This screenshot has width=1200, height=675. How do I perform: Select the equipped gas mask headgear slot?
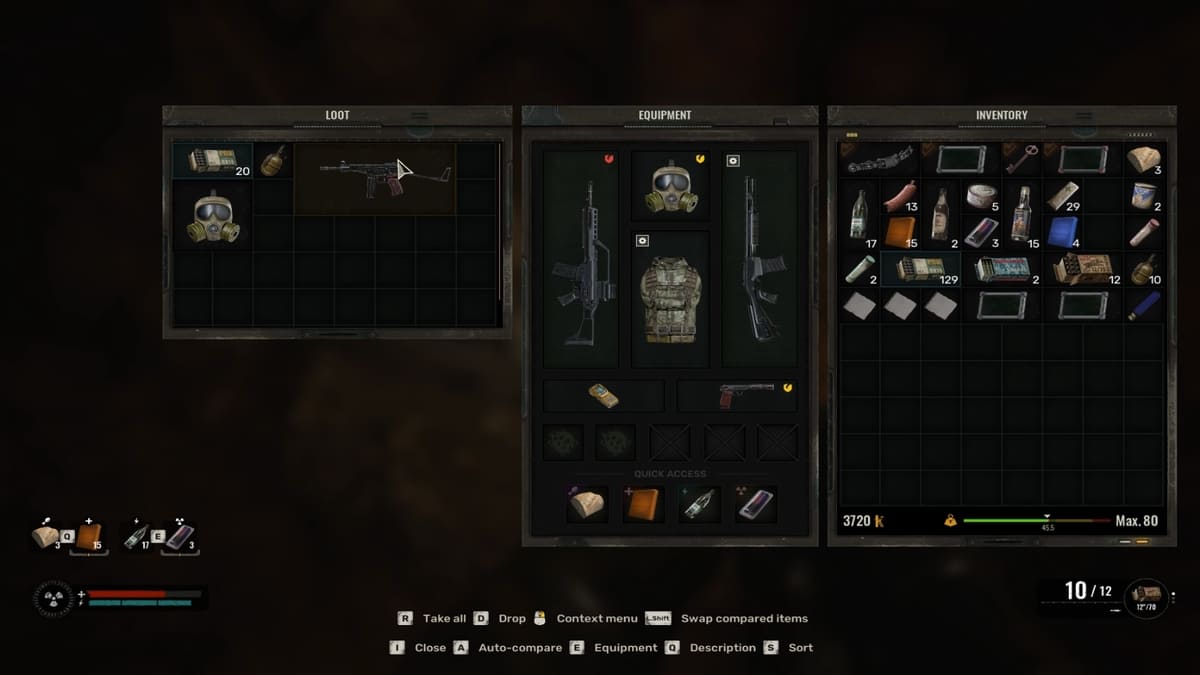[670, 187]
